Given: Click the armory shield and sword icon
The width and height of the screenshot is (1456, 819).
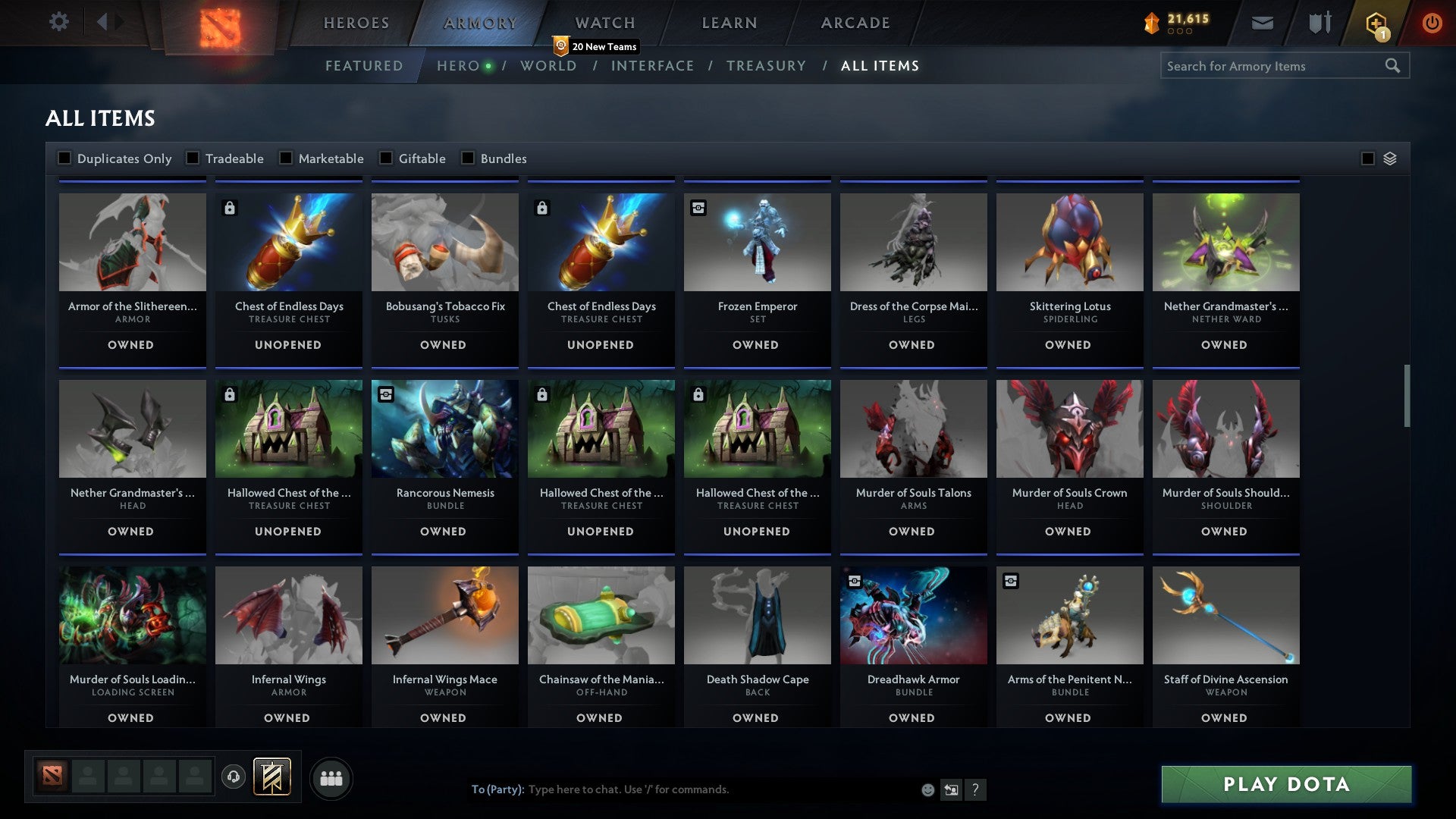Looking at the screenshot, I should click(x=1319, y=23).
